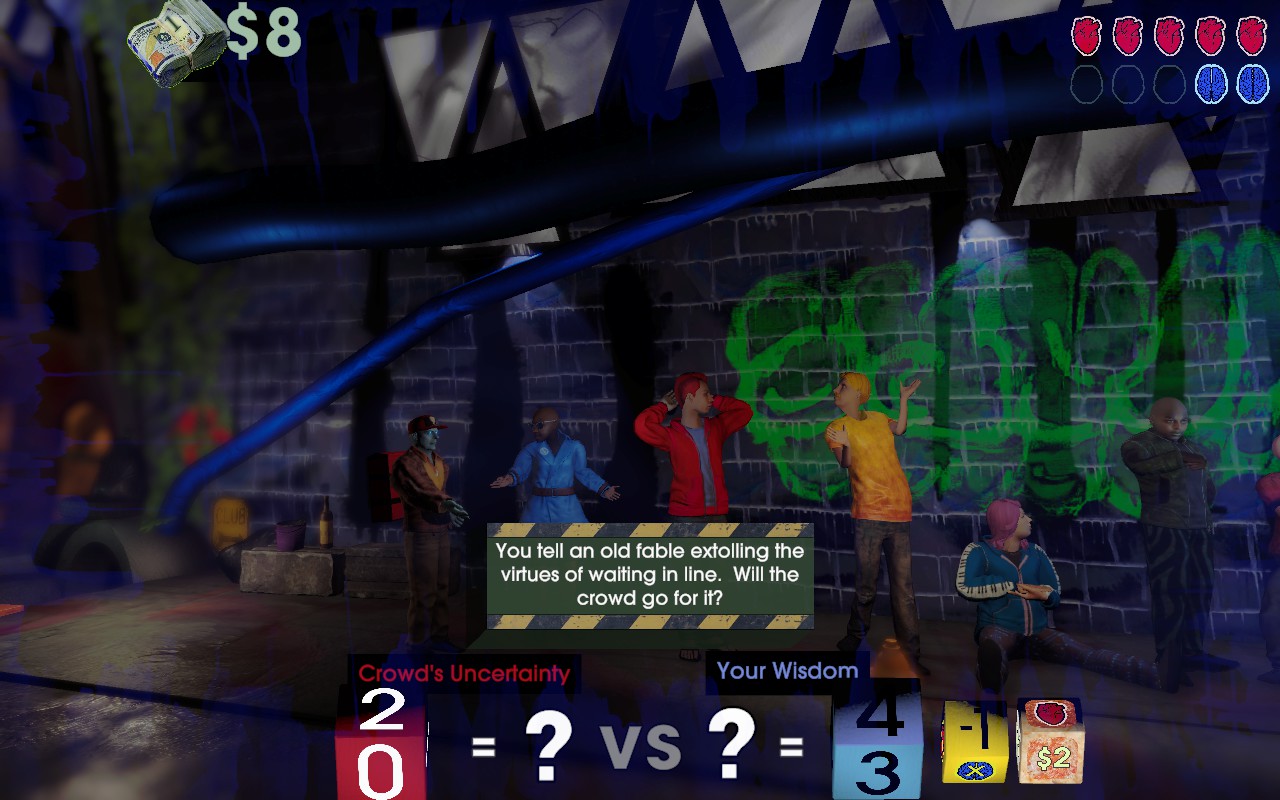Image resolution: width=1280 pixels, height=800 pixels.
Task: Use the orange heart $2 die
Action: pos(1049,741)
